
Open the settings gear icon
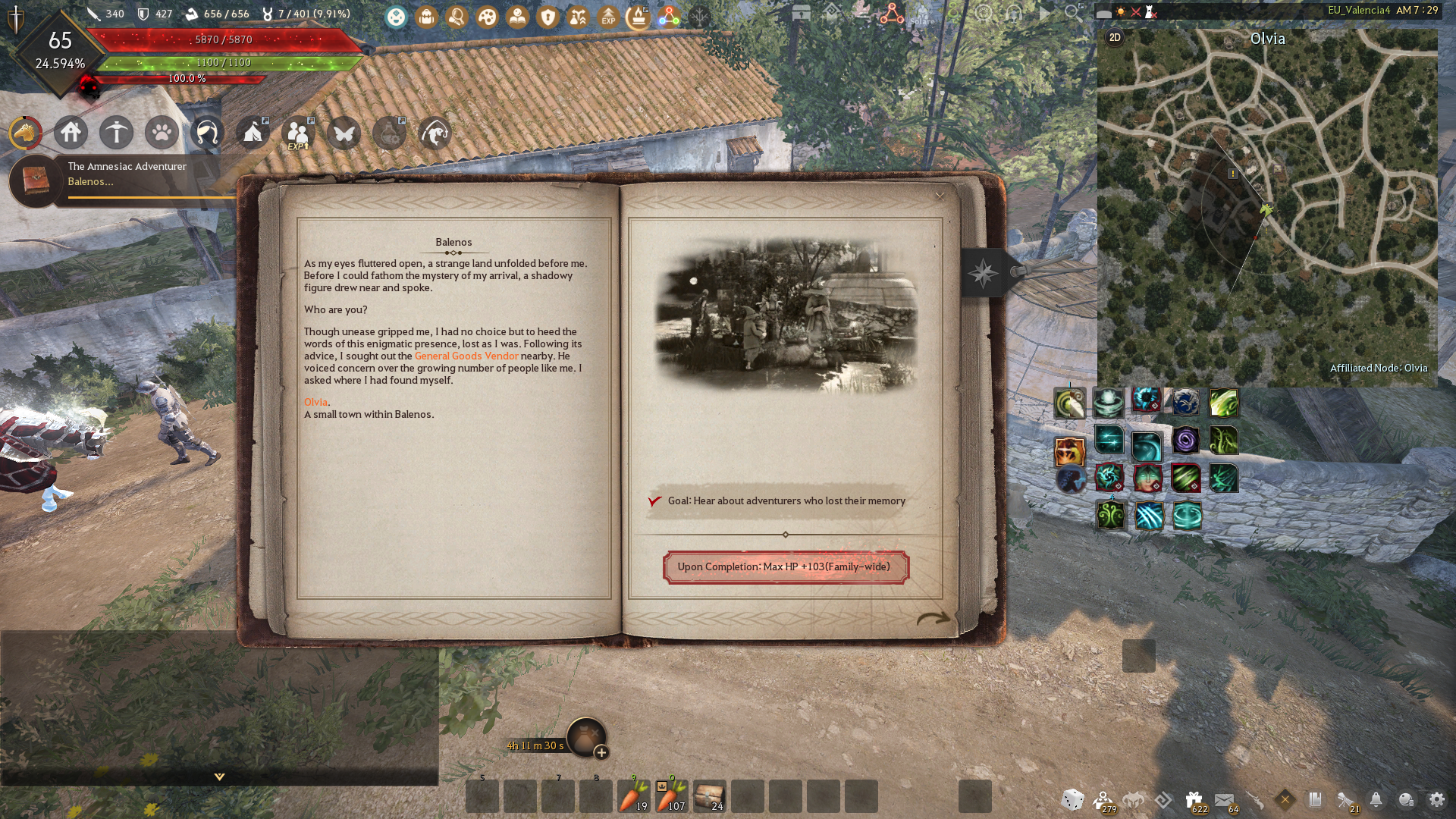click(x=1436, y=799)
